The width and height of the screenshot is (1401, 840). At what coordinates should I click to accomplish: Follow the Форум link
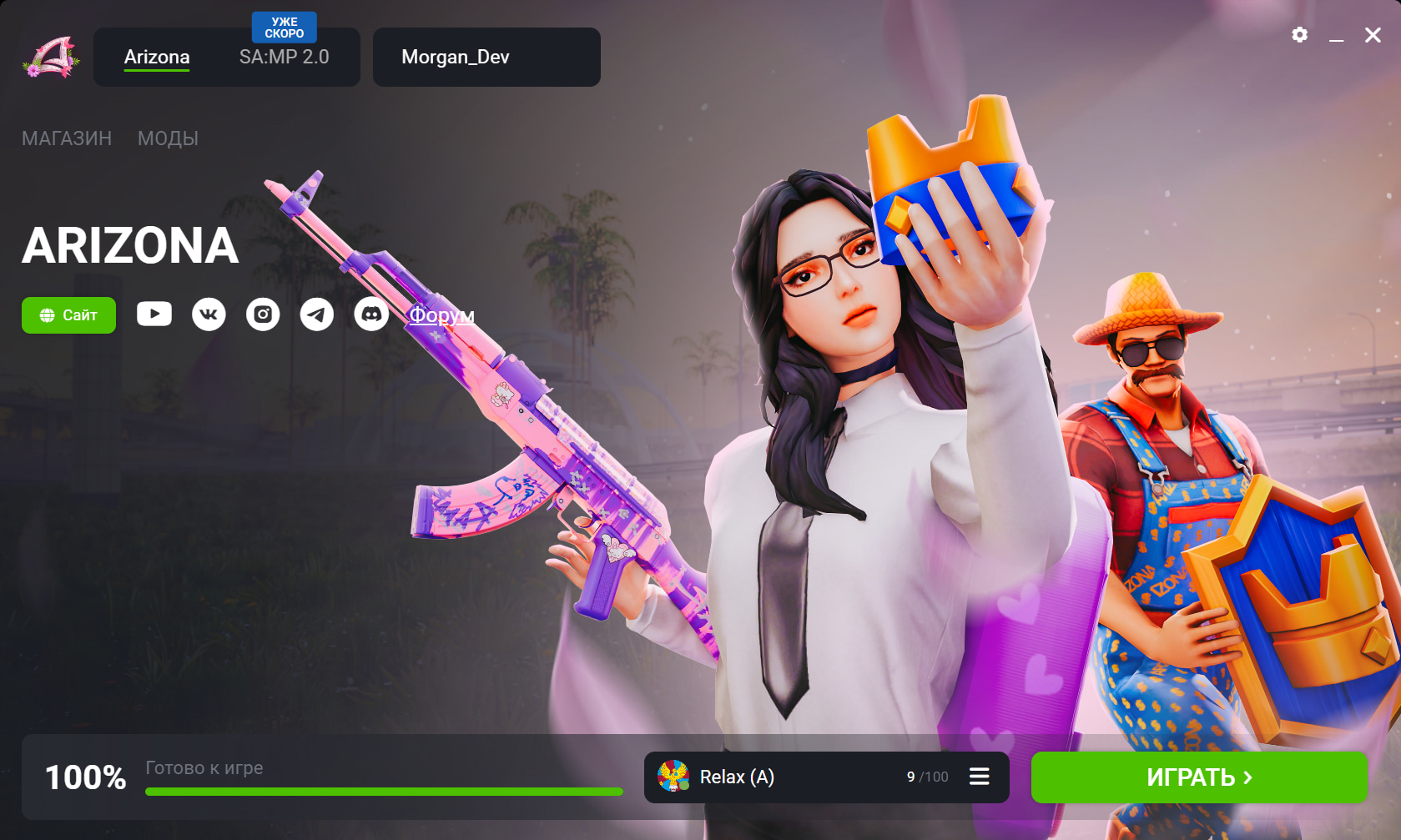441,315
